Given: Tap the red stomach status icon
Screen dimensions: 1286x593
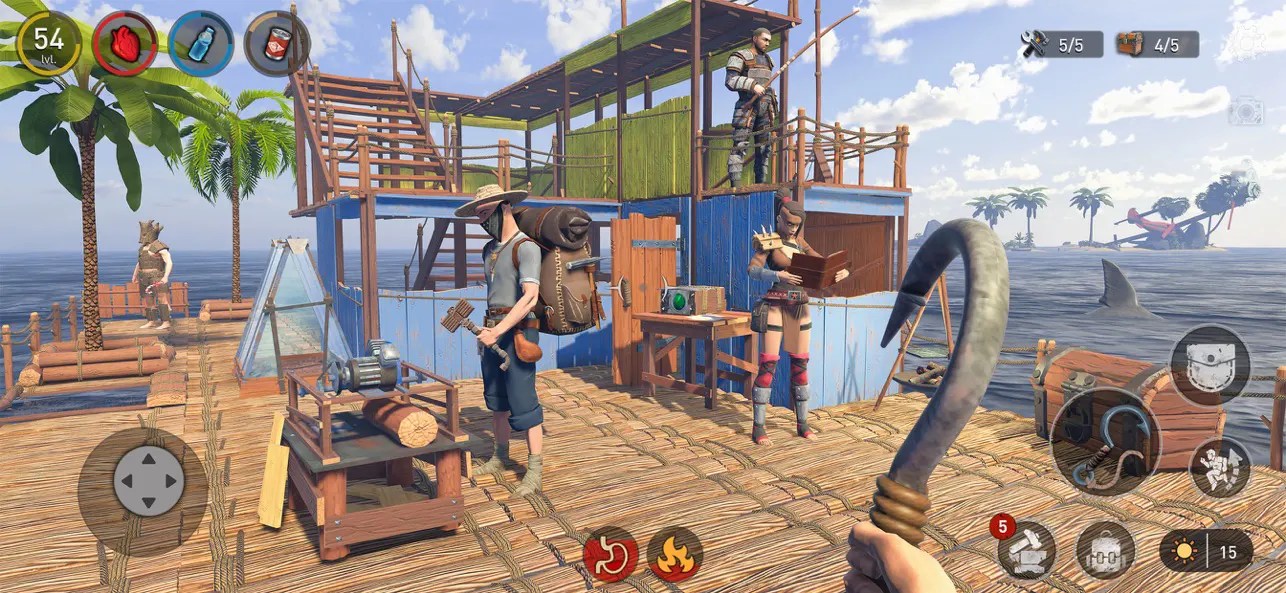Looking at the screenshot, I should pos(611,555).
